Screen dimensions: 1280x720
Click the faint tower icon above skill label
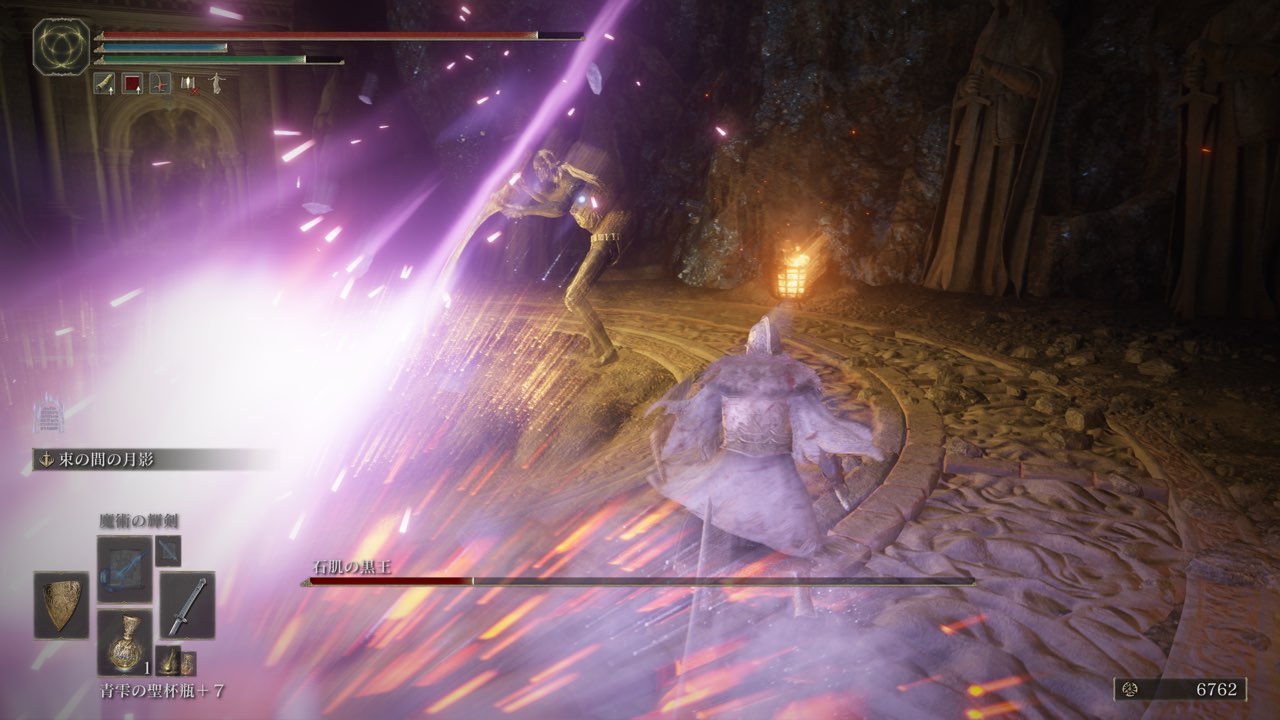pos(46,413)
